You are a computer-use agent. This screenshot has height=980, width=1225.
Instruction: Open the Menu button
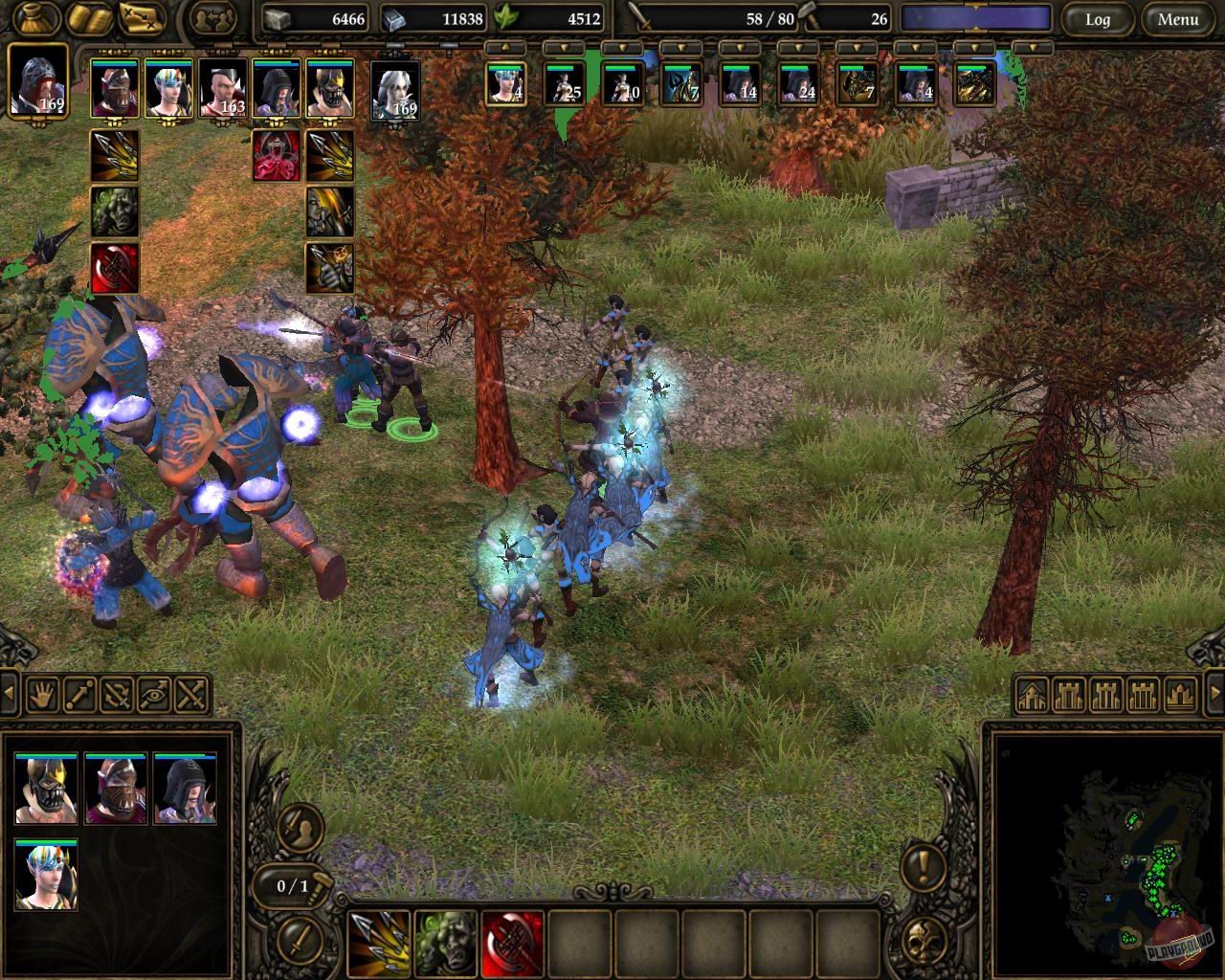[1176, 20]
